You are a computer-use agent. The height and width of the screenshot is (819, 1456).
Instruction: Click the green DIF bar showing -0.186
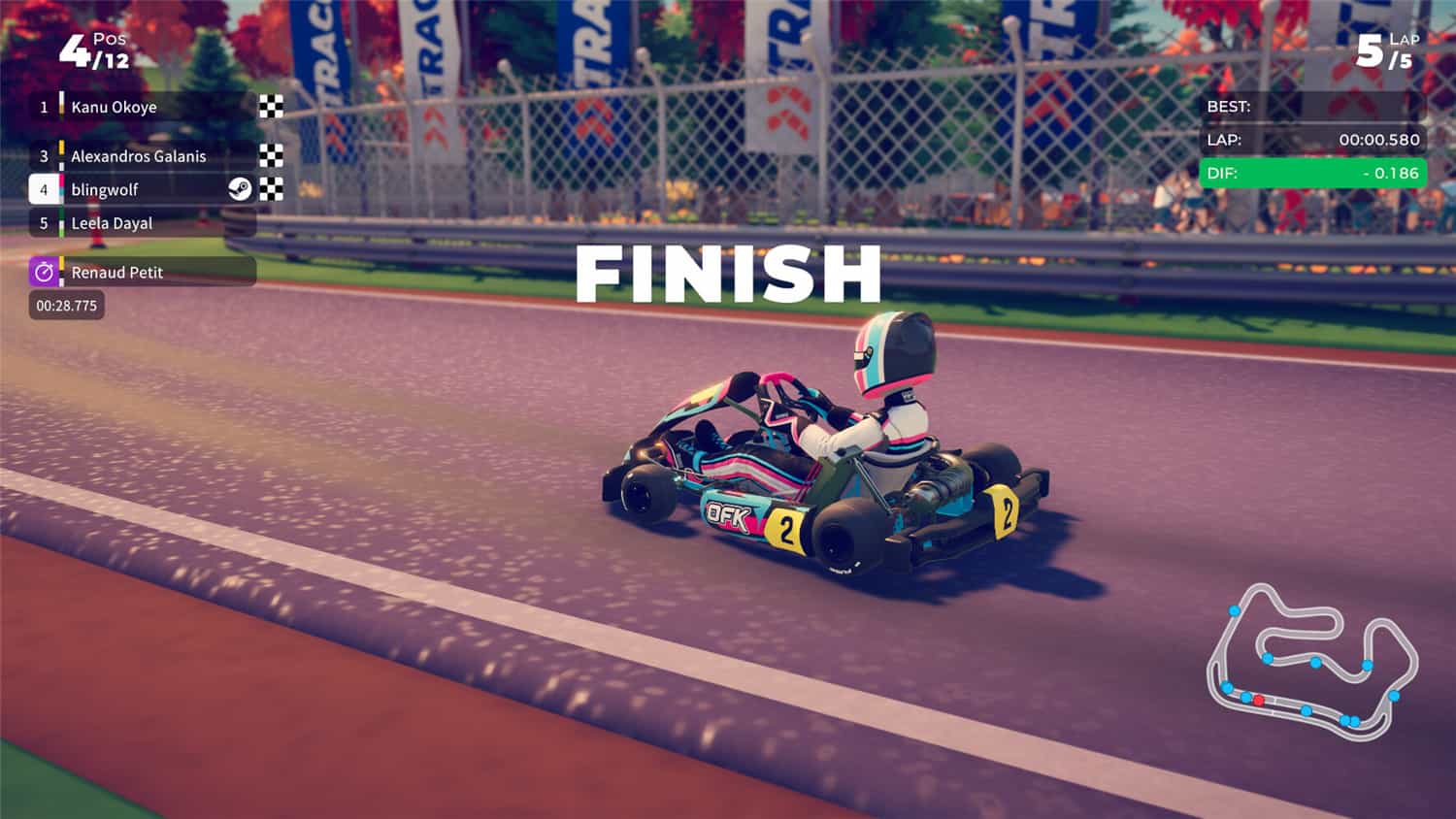1310,174
